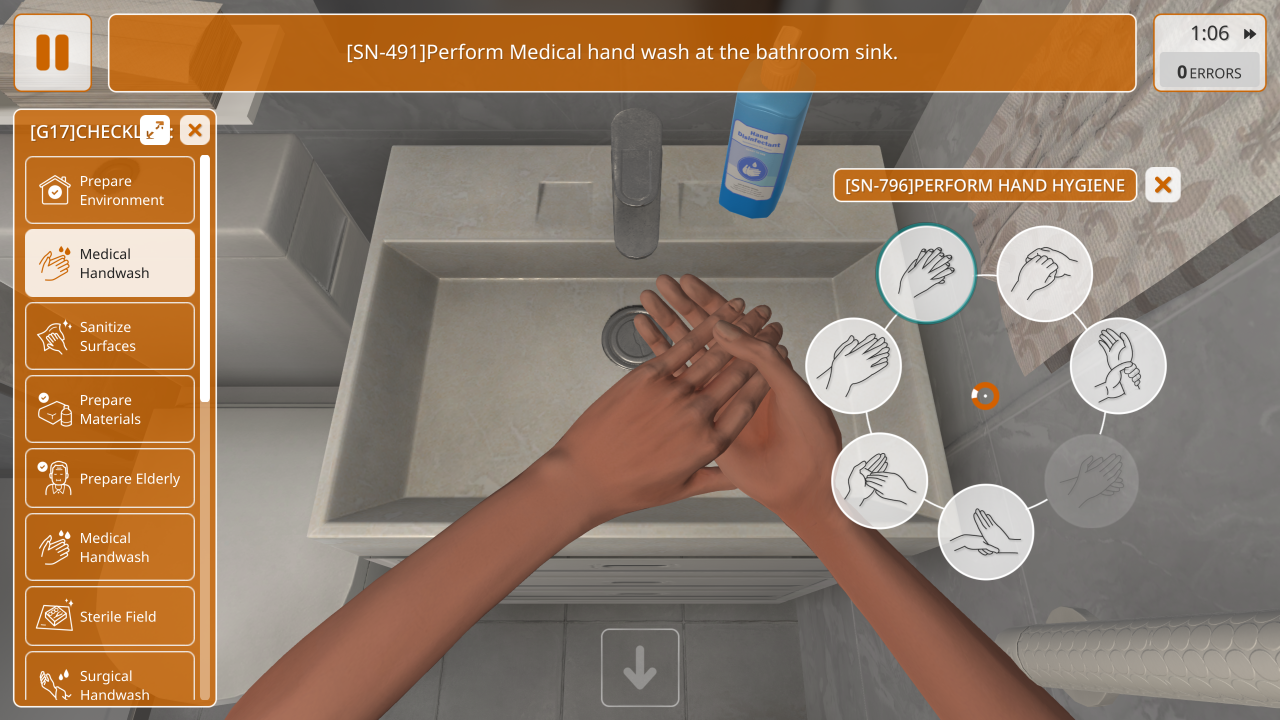Screen dimensions: 1280x720
Task: Click the down arrow button at screen bottom
Action: point(640,668)
